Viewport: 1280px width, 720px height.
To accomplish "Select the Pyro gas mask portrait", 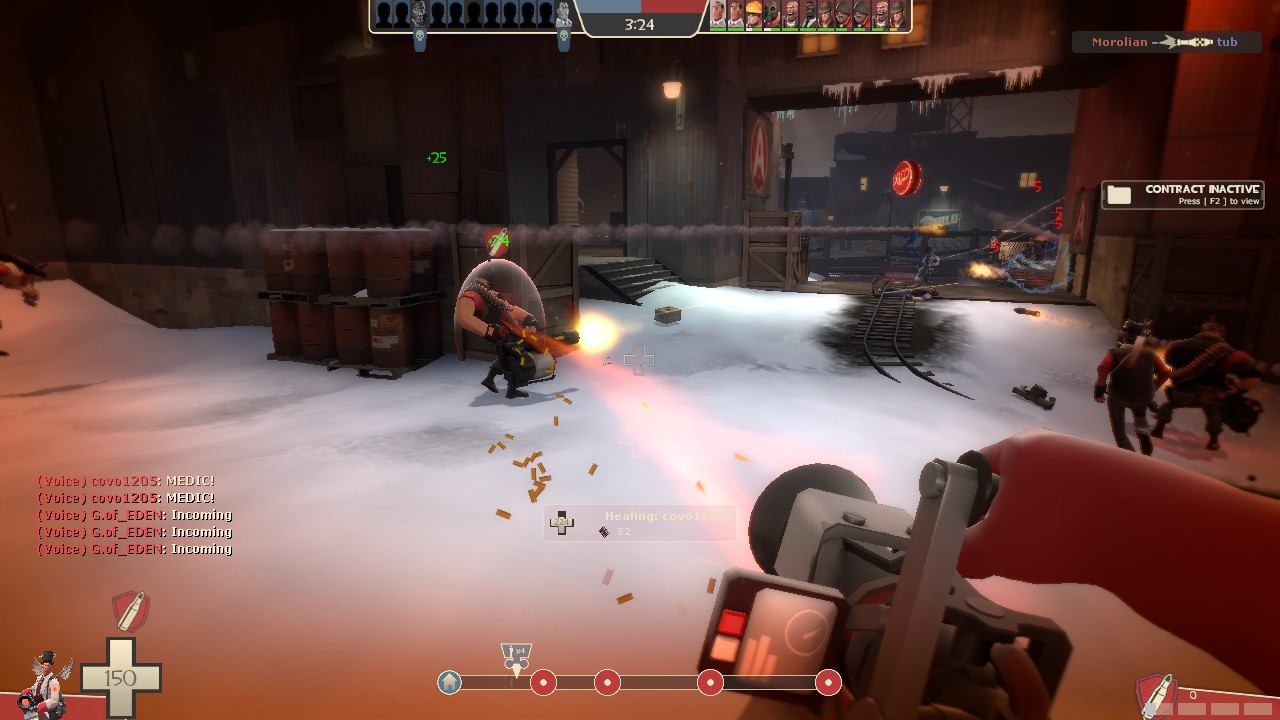I will 770,14.
